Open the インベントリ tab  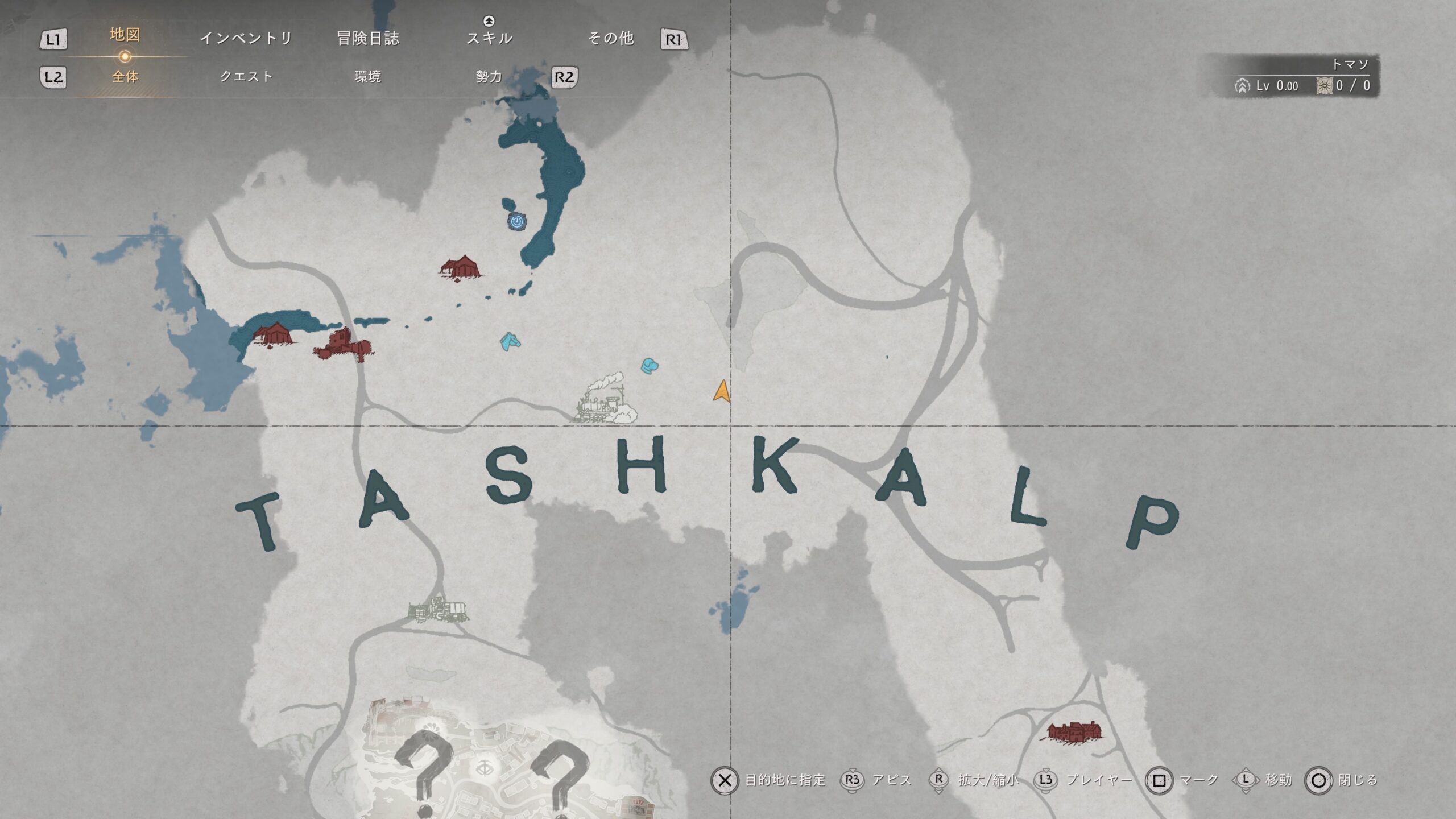pos(246,38)
